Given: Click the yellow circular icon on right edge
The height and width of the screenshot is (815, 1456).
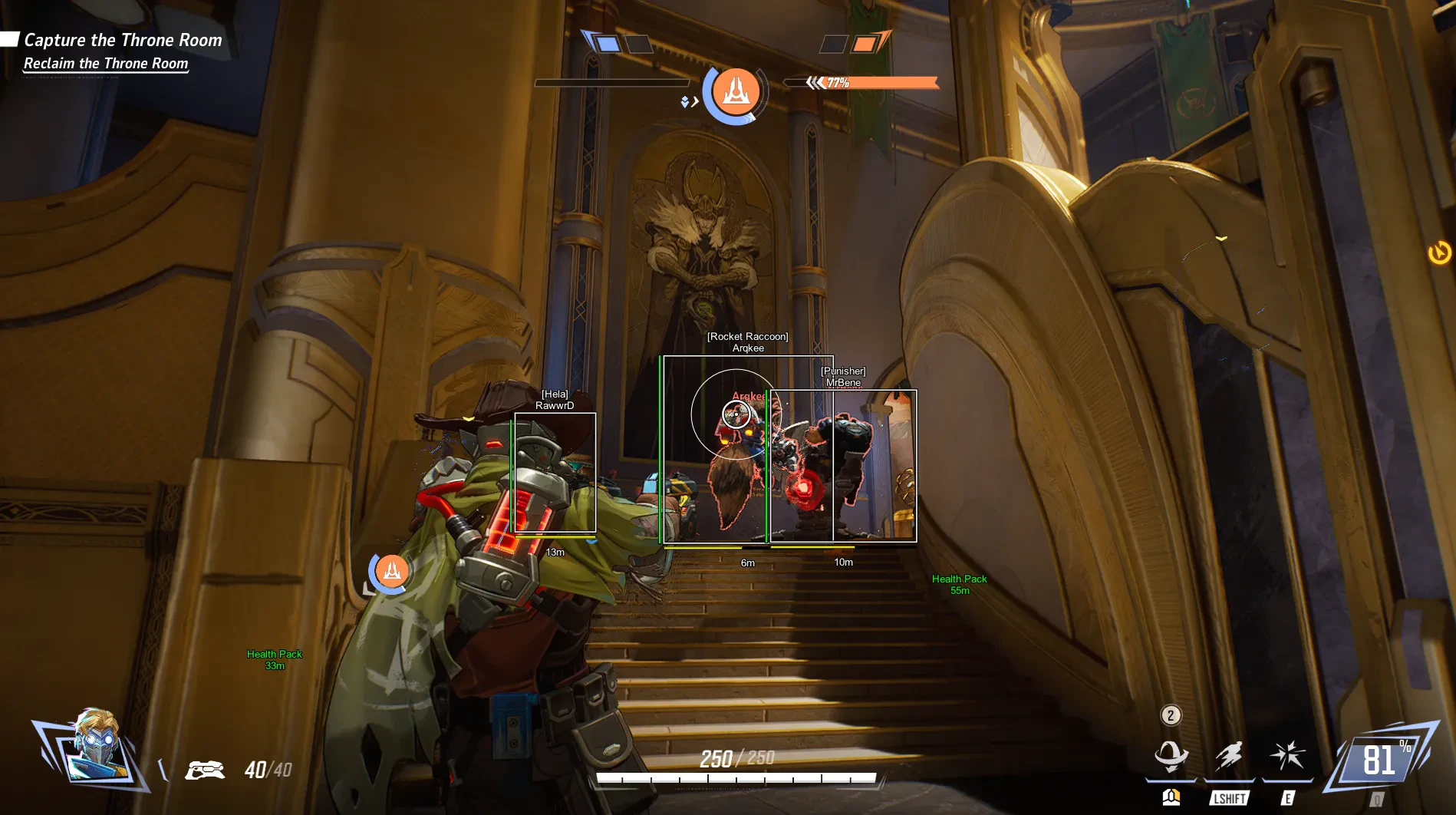Looking at the screenshot, I should (1439, 252).
